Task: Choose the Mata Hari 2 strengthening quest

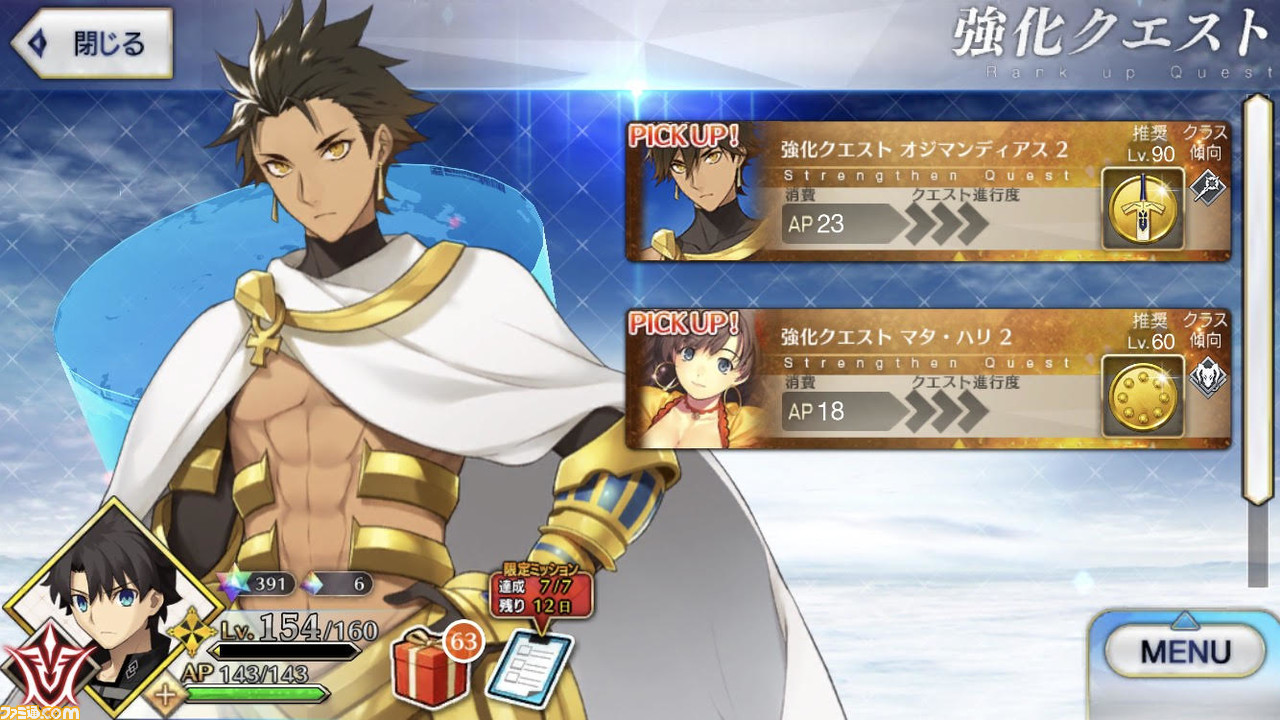Action: [927, 379]
